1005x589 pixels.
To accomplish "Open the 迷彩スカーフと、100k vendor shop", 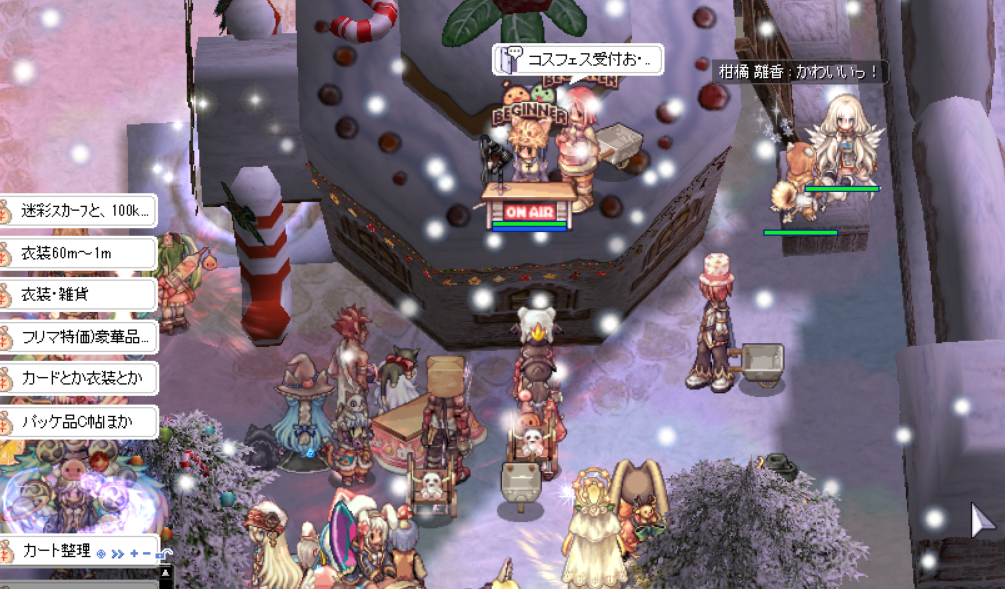I will point(78,211).
